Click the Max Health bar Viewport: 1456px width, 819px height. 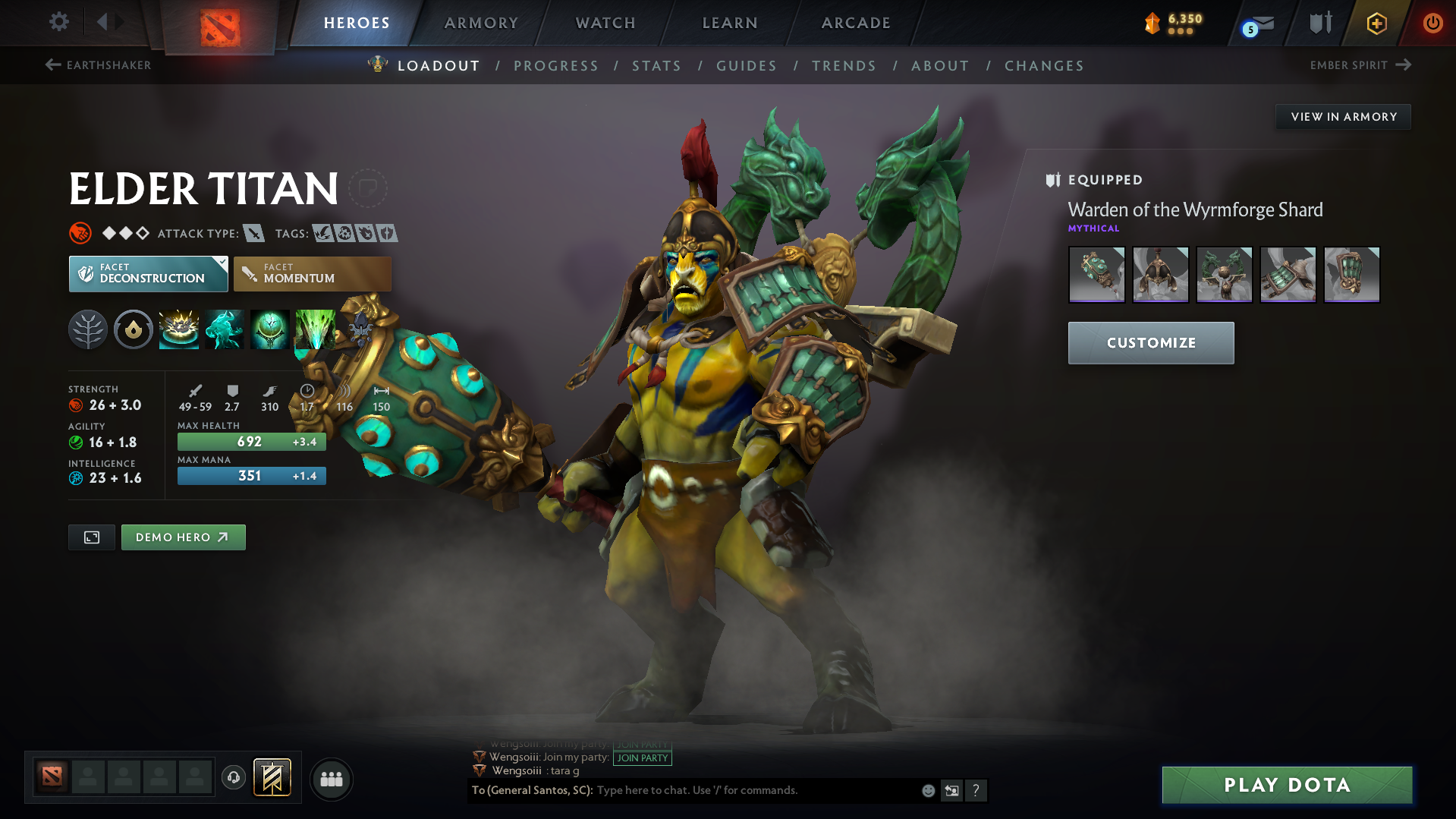pyautogui.click(x=251, y=441)
